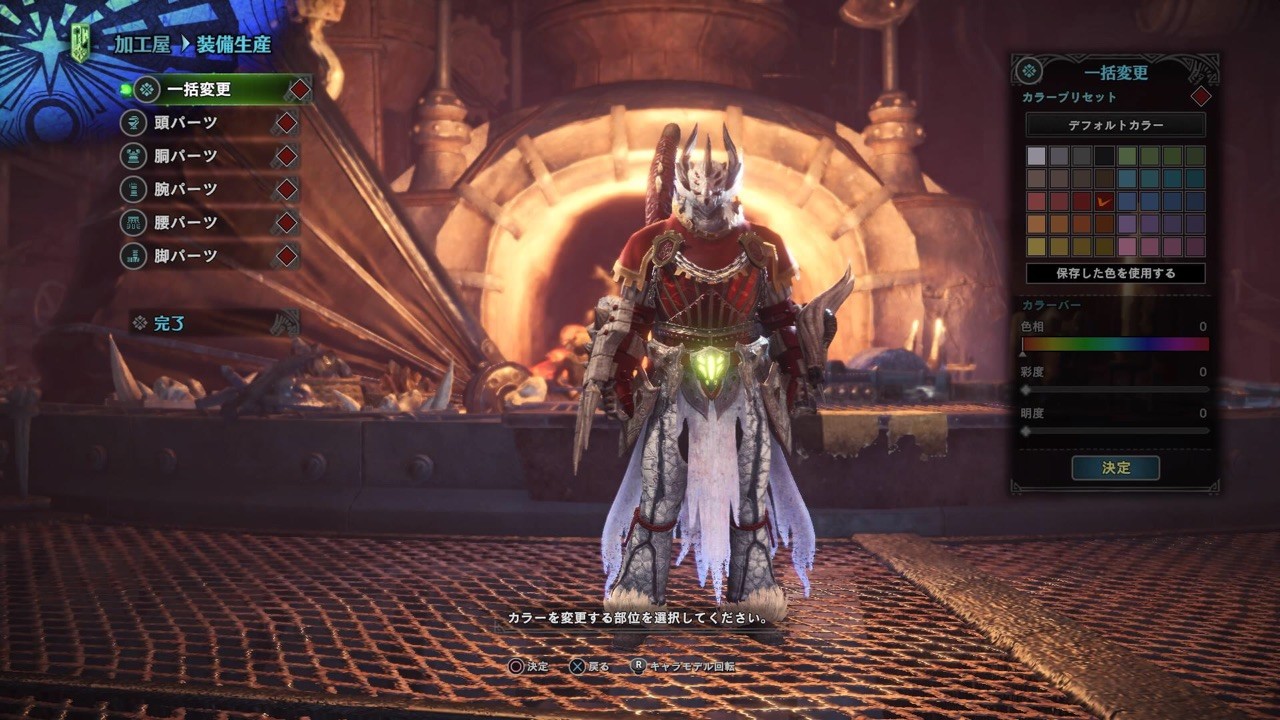
Task: Pick the white preset color swatch
Action: pyautogui.click(x=1036, y=156)
